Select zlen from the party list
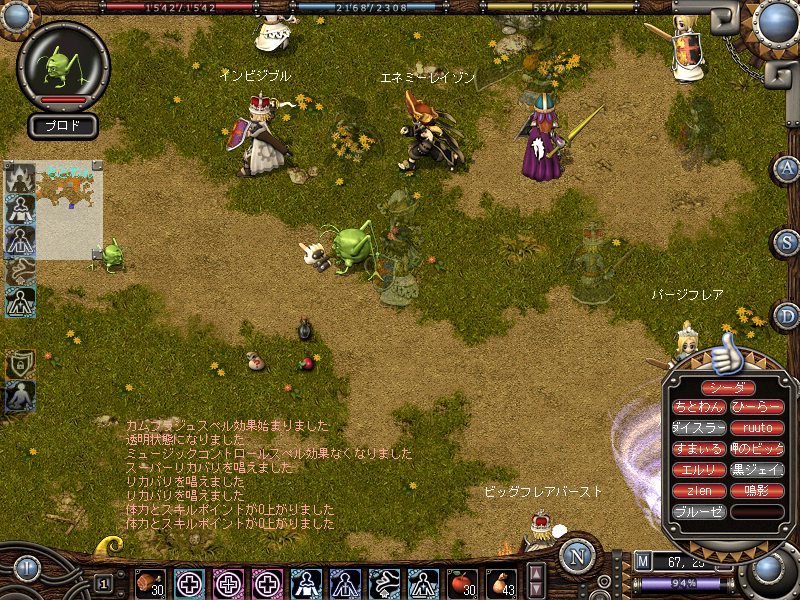The image size is (800, 600). pyautogui.click(x=698, y=491)
